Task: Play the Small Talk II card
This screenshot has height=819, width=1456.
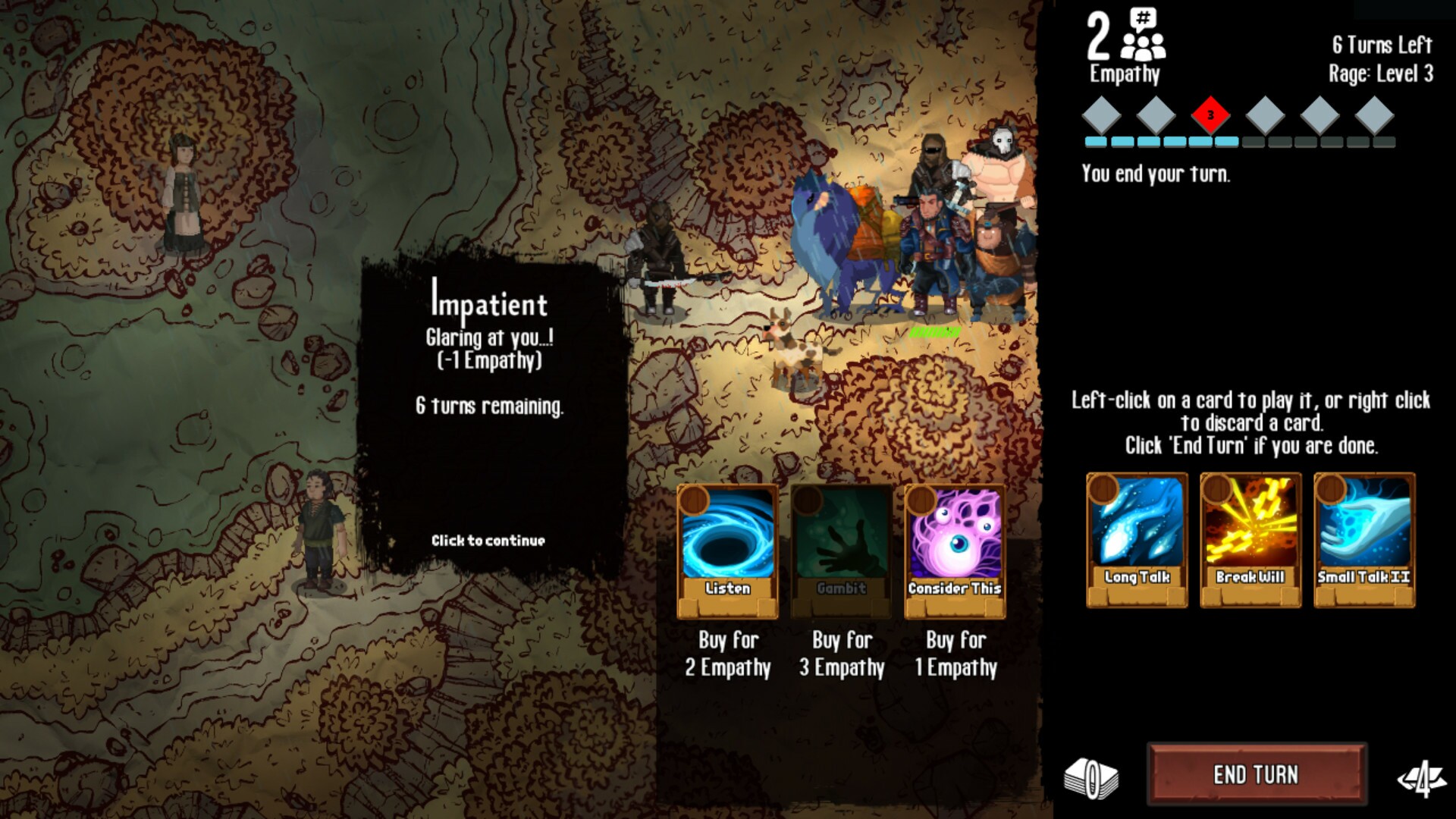Action: pyautogui.click(x=1363, y=538)
